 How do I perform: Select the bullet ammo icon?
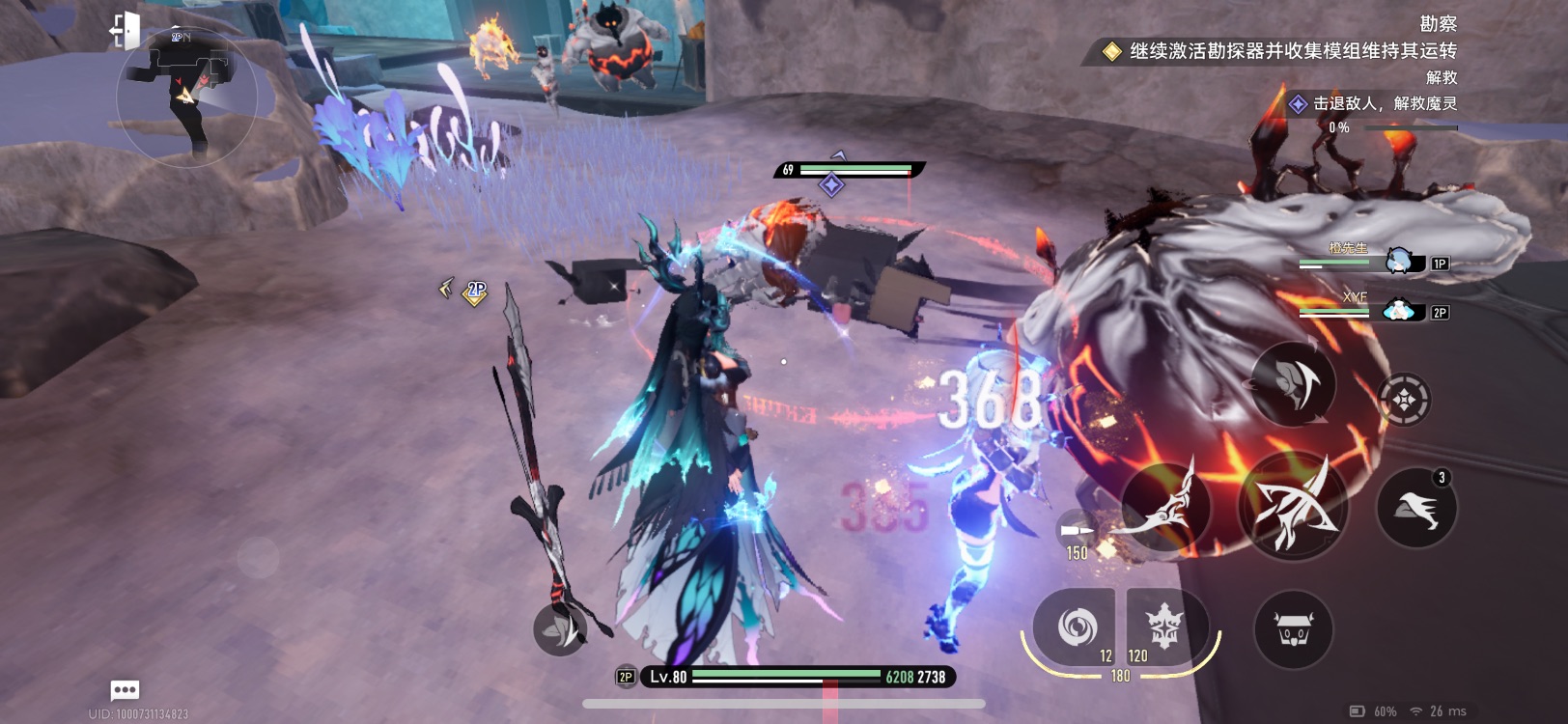click(1076, 531)
